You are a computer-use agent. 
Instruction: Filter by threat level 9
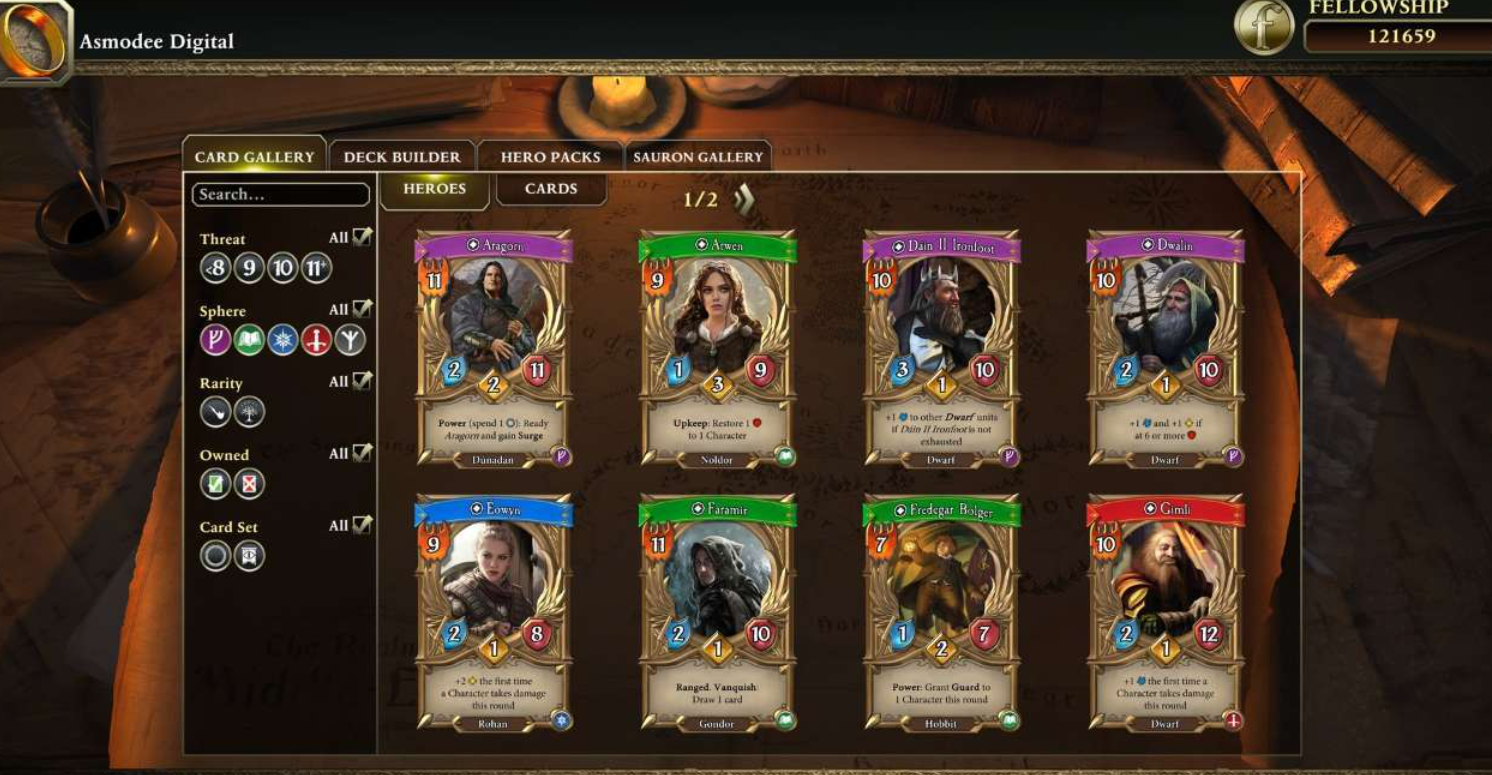coord(249,268)
